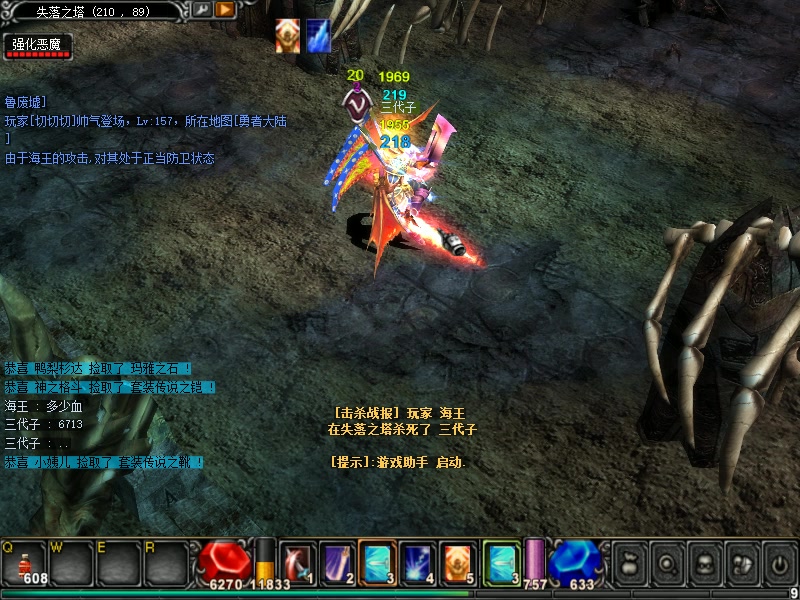
Task: Use the red potion in slot Q
Action: pyautogui.click(x=25, y=562)
